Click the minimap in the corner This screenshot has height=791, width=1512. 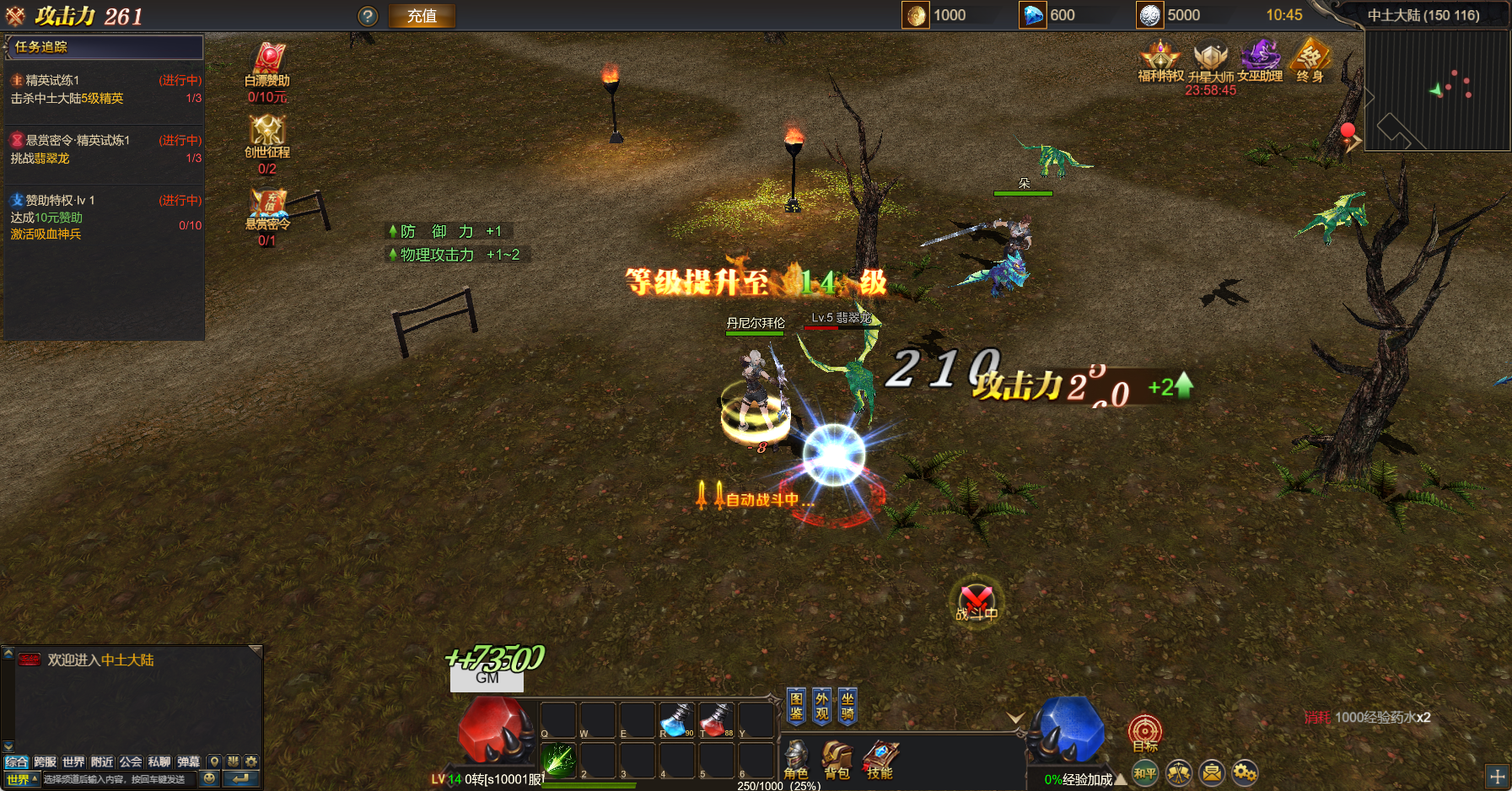point(1436,90)
